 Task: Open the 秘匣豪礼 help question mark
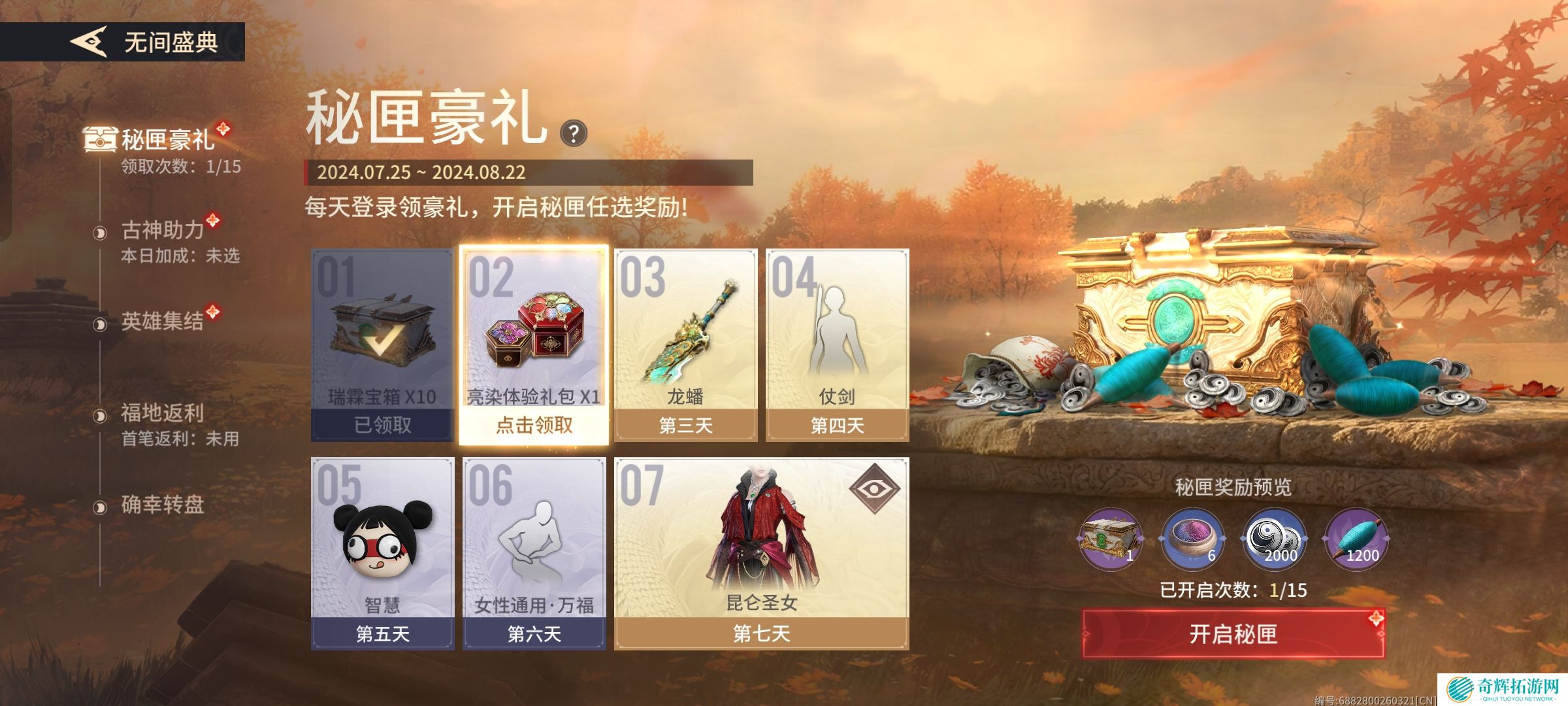coord(574,134)
